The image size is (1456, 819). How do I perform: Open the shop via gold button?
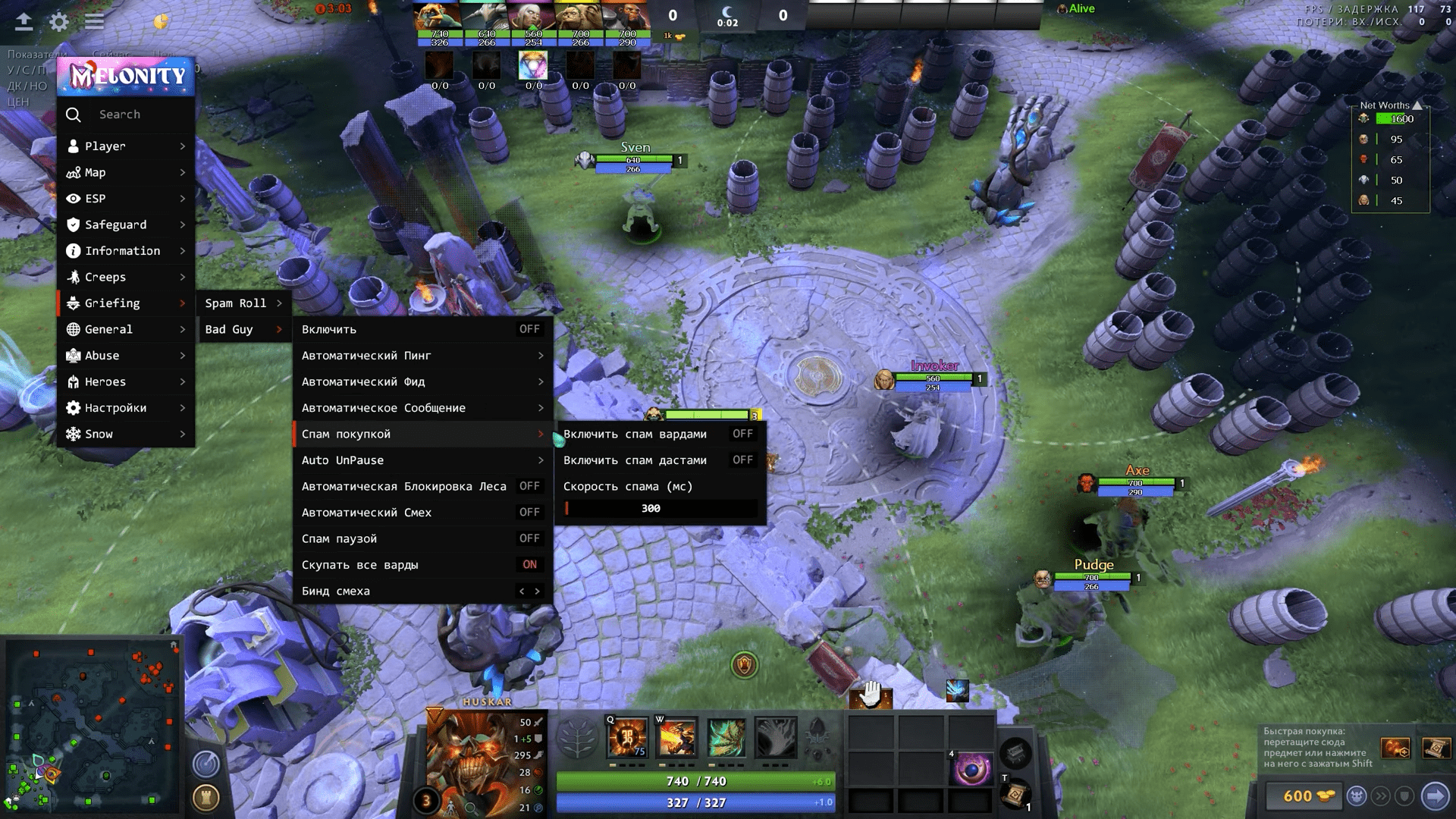click(x=1303, y=796)
